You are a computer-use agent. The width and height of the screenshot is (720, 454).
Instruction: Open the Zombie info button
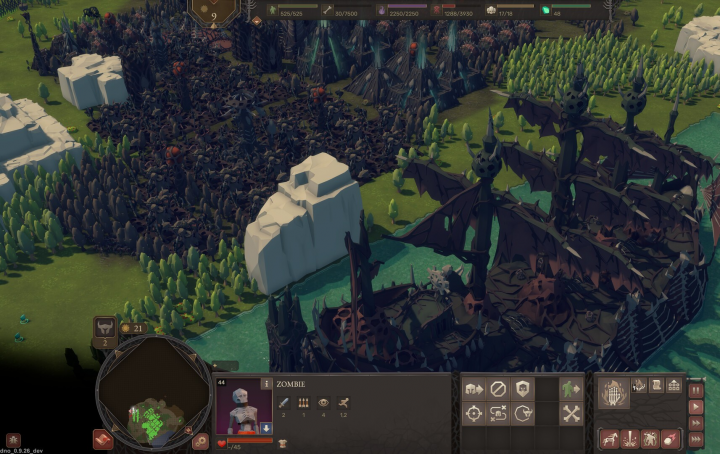267,383
